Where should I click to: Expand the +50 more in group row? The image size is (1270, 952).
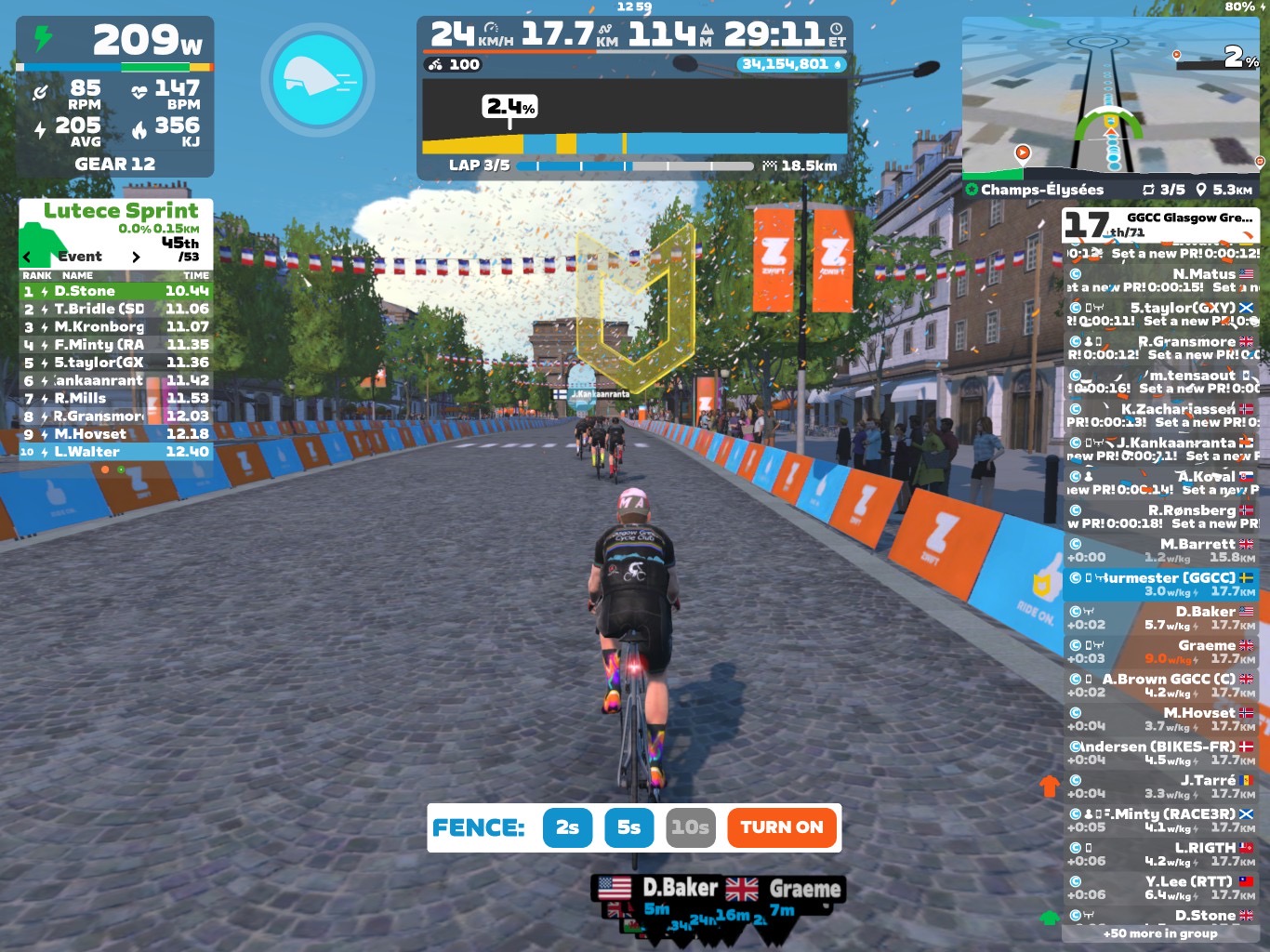point(1159,933)
